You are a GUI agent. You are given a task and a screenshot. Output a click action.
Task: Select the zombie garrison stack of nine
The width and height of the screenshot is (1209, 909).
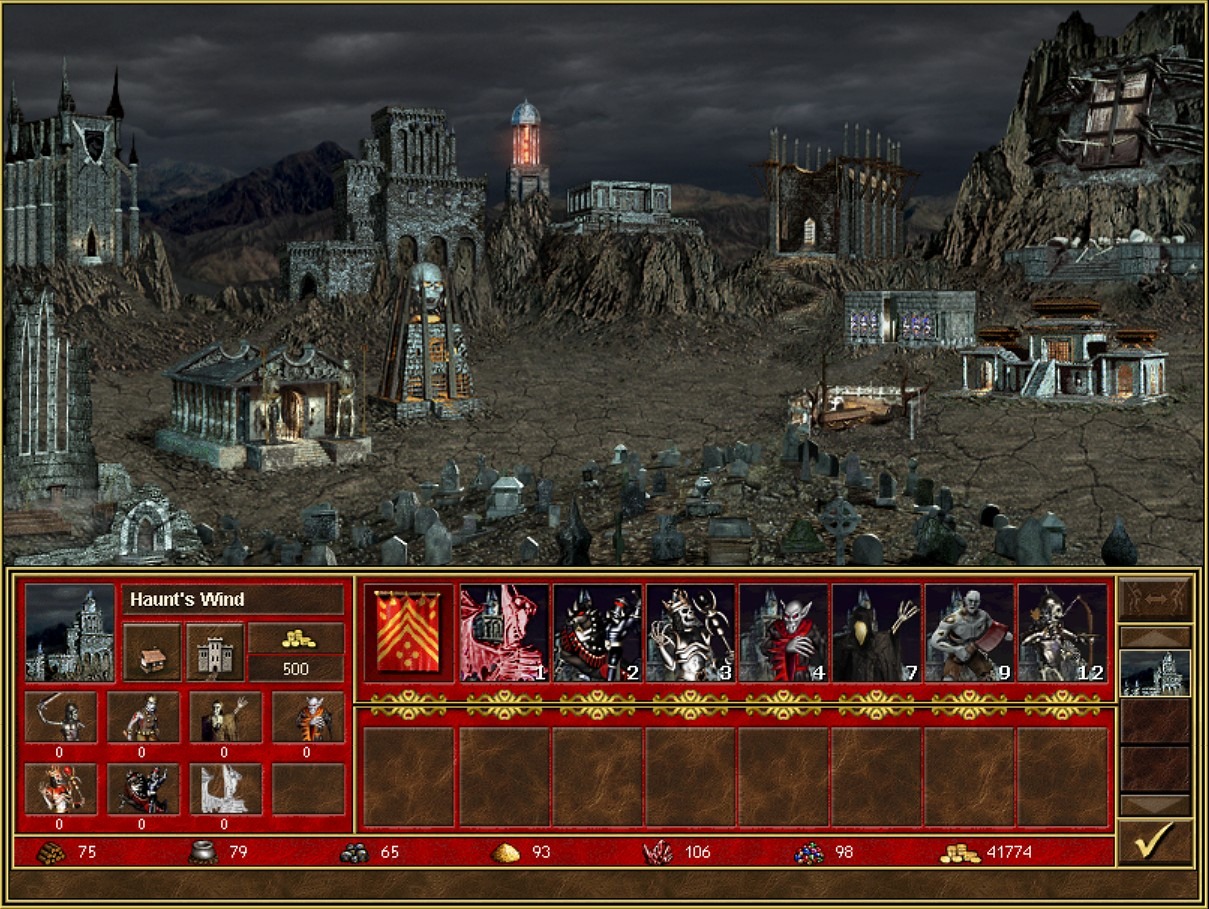pos(969,634)
